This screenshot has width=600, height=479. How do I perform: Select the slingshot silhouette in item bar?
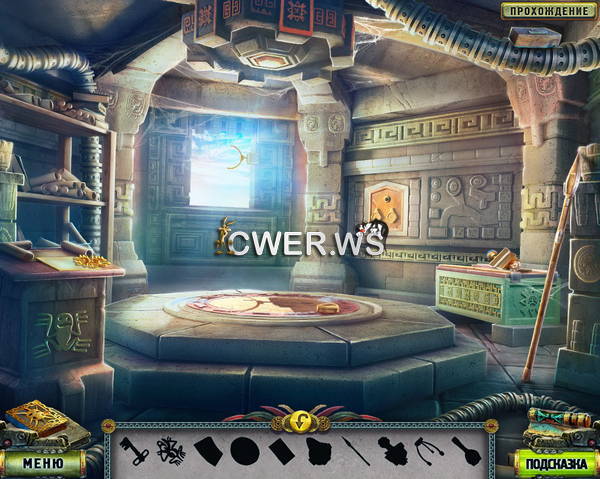[425, 449]
